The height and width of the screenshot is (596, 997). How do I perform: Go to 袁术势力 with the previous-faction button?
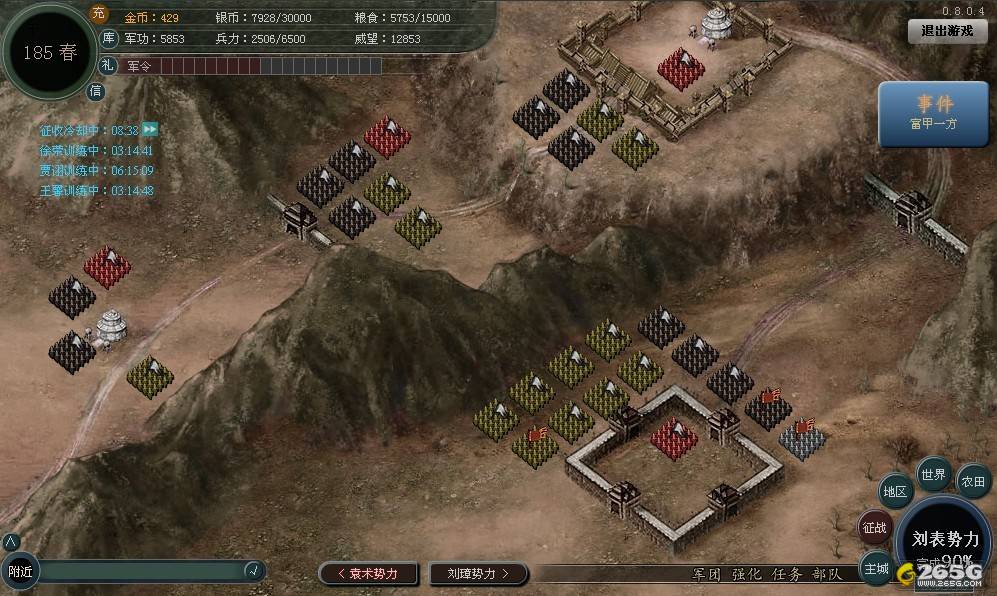(367, 573)
